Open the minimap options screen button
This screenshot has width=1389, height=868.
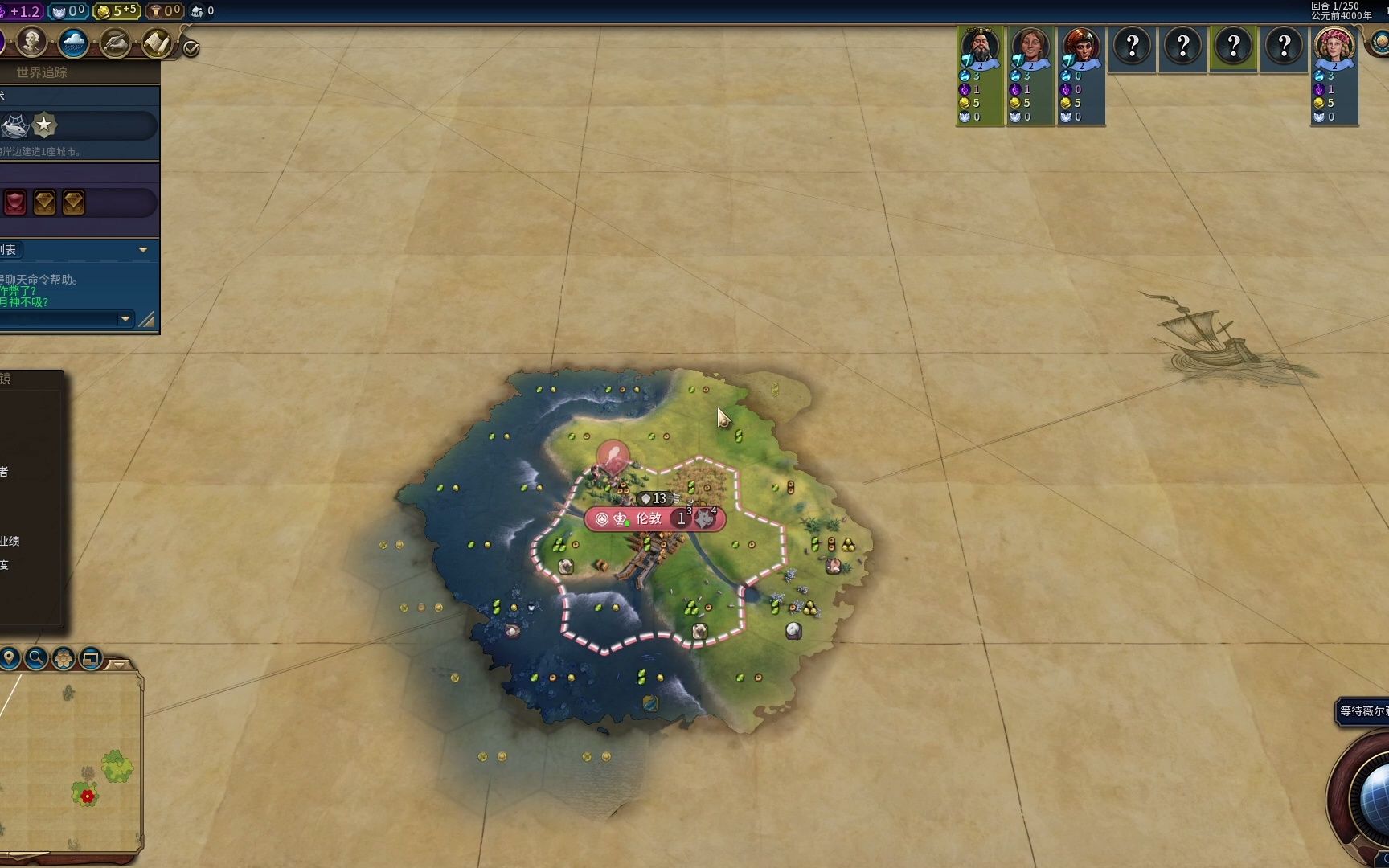(91, 659)
